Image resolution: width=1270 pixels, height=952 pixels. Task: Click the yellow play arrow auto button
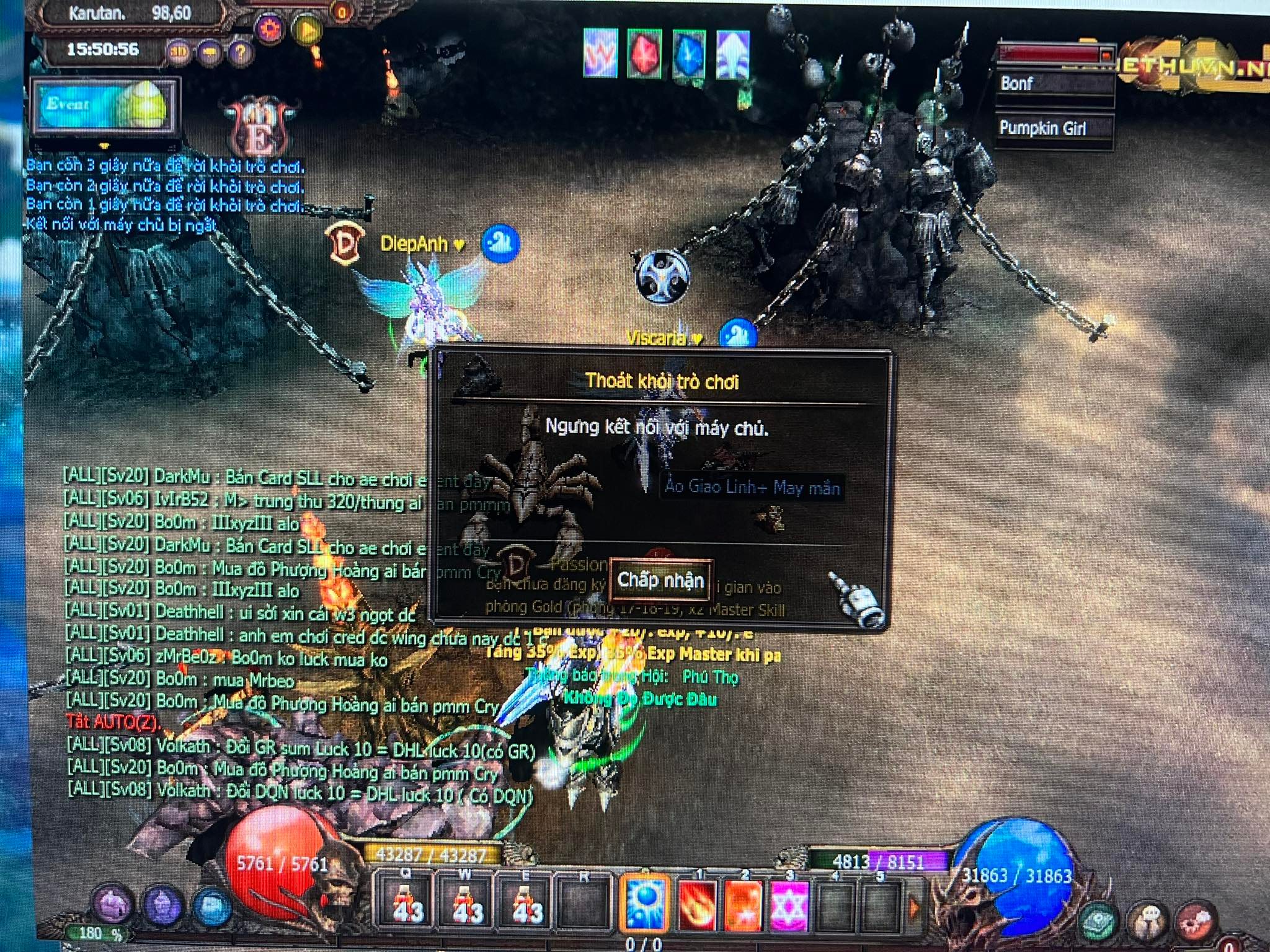308,29
